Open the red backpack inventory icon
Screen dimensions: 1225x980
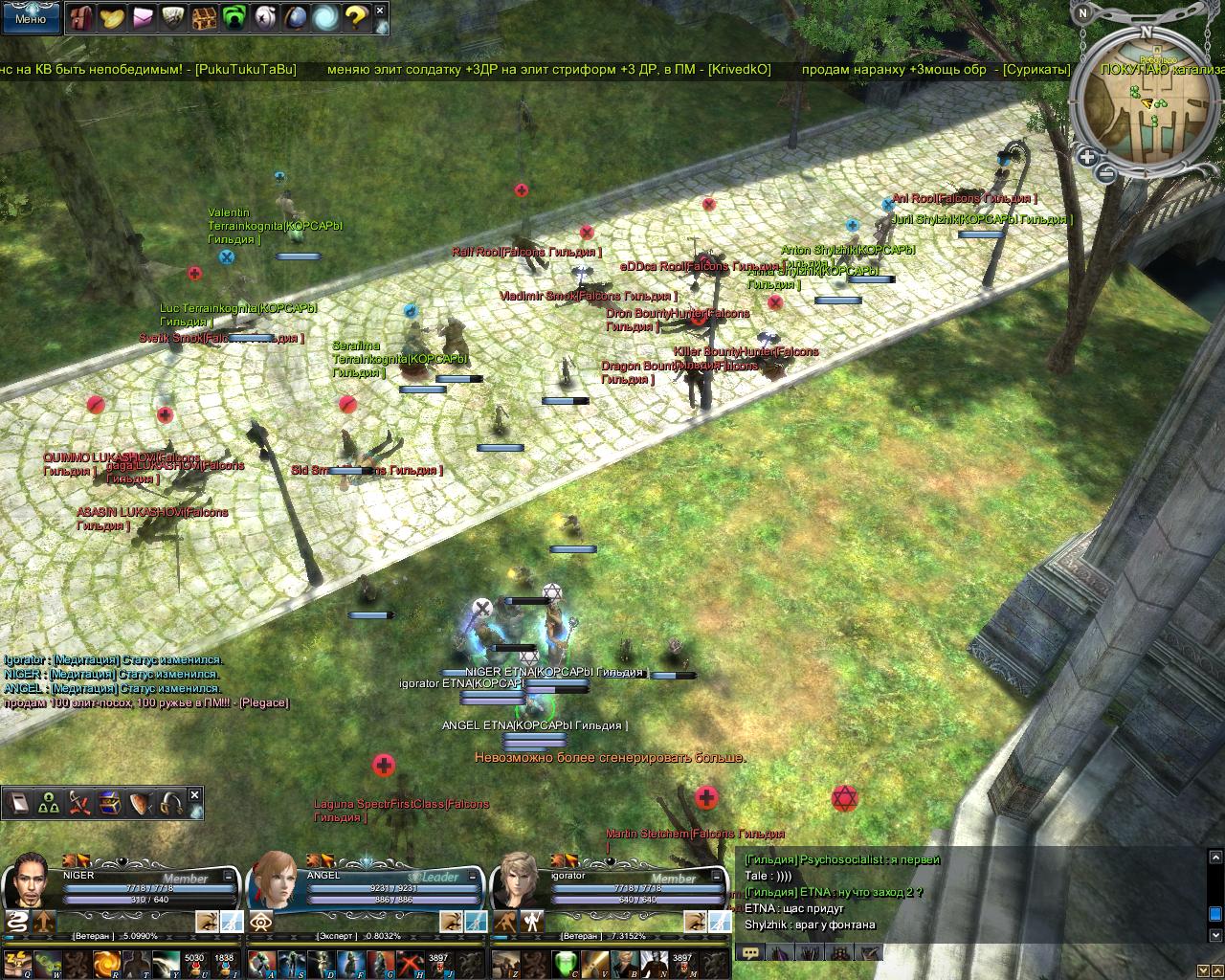point(82,17)
